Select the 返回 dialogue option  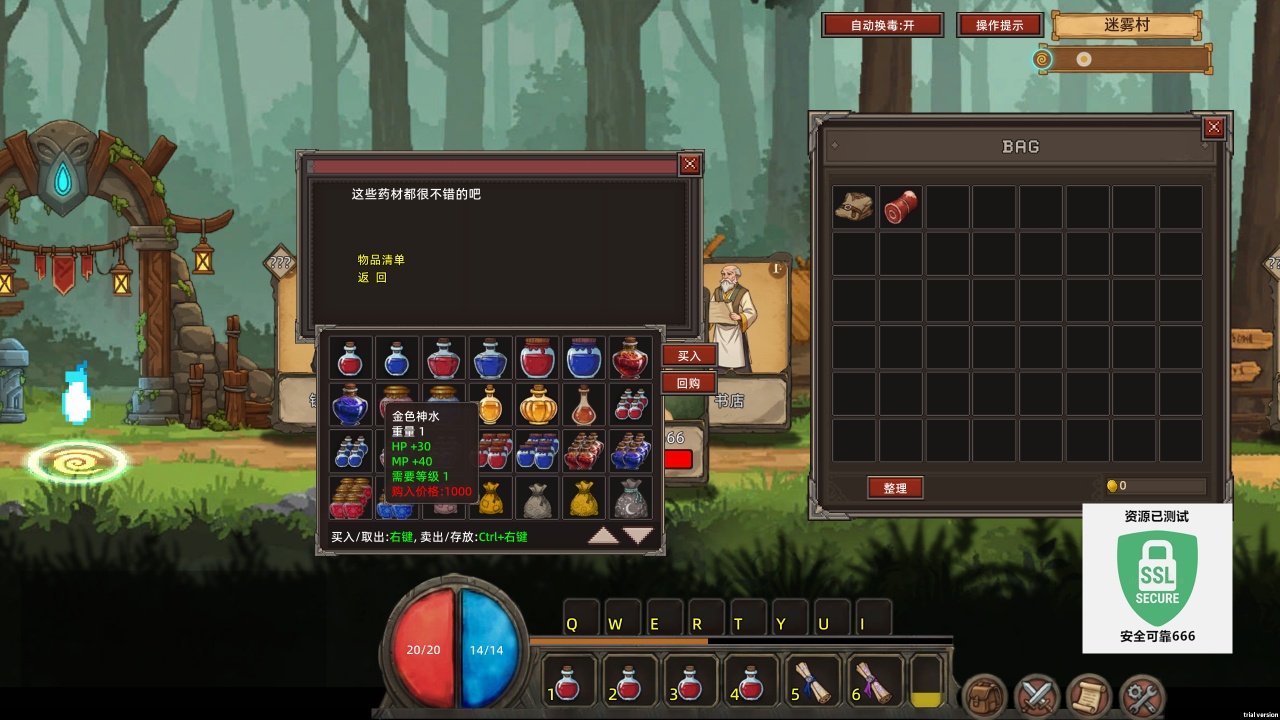[372, 278]
